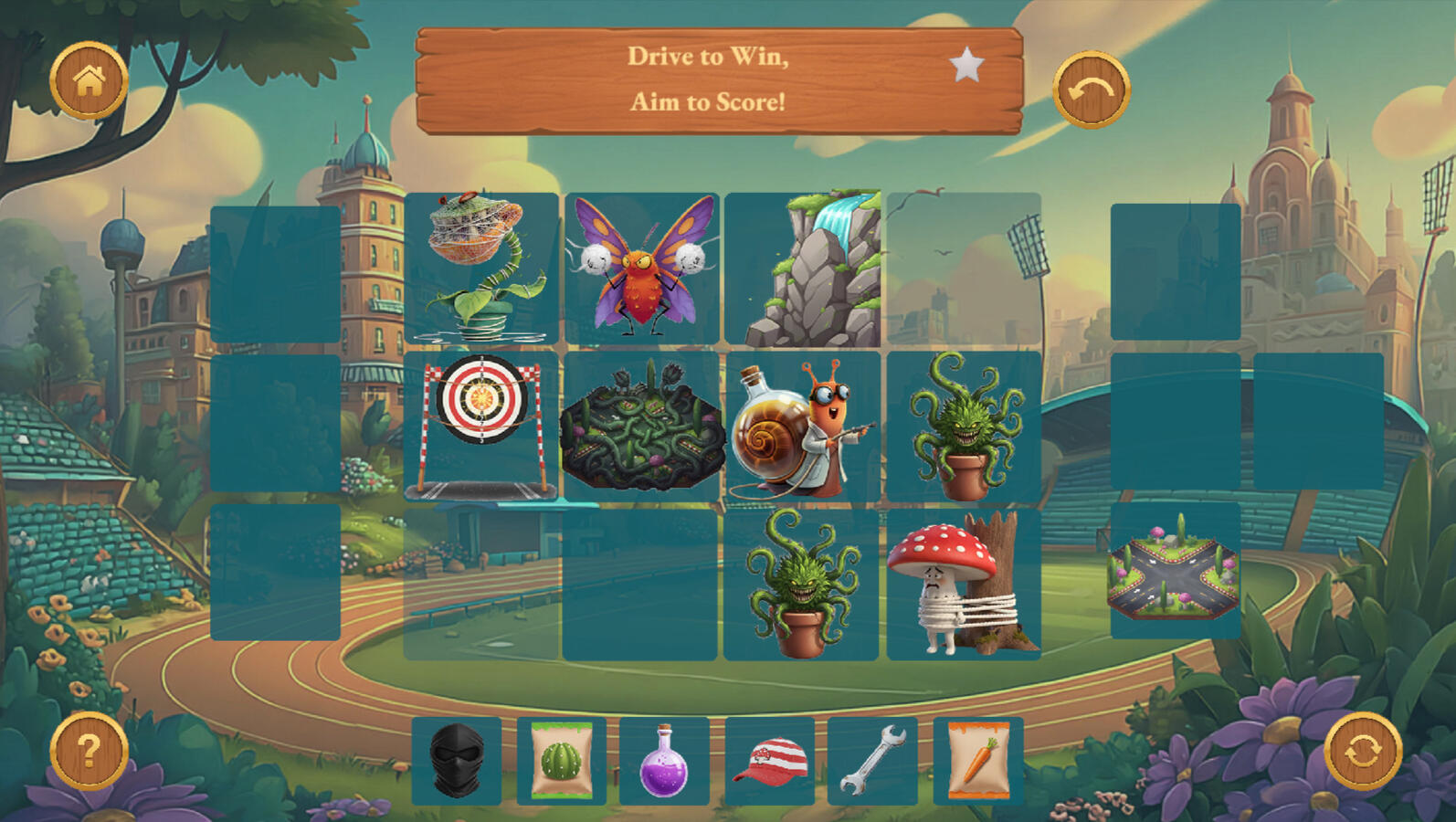Choose the purple potion flask

665,761
